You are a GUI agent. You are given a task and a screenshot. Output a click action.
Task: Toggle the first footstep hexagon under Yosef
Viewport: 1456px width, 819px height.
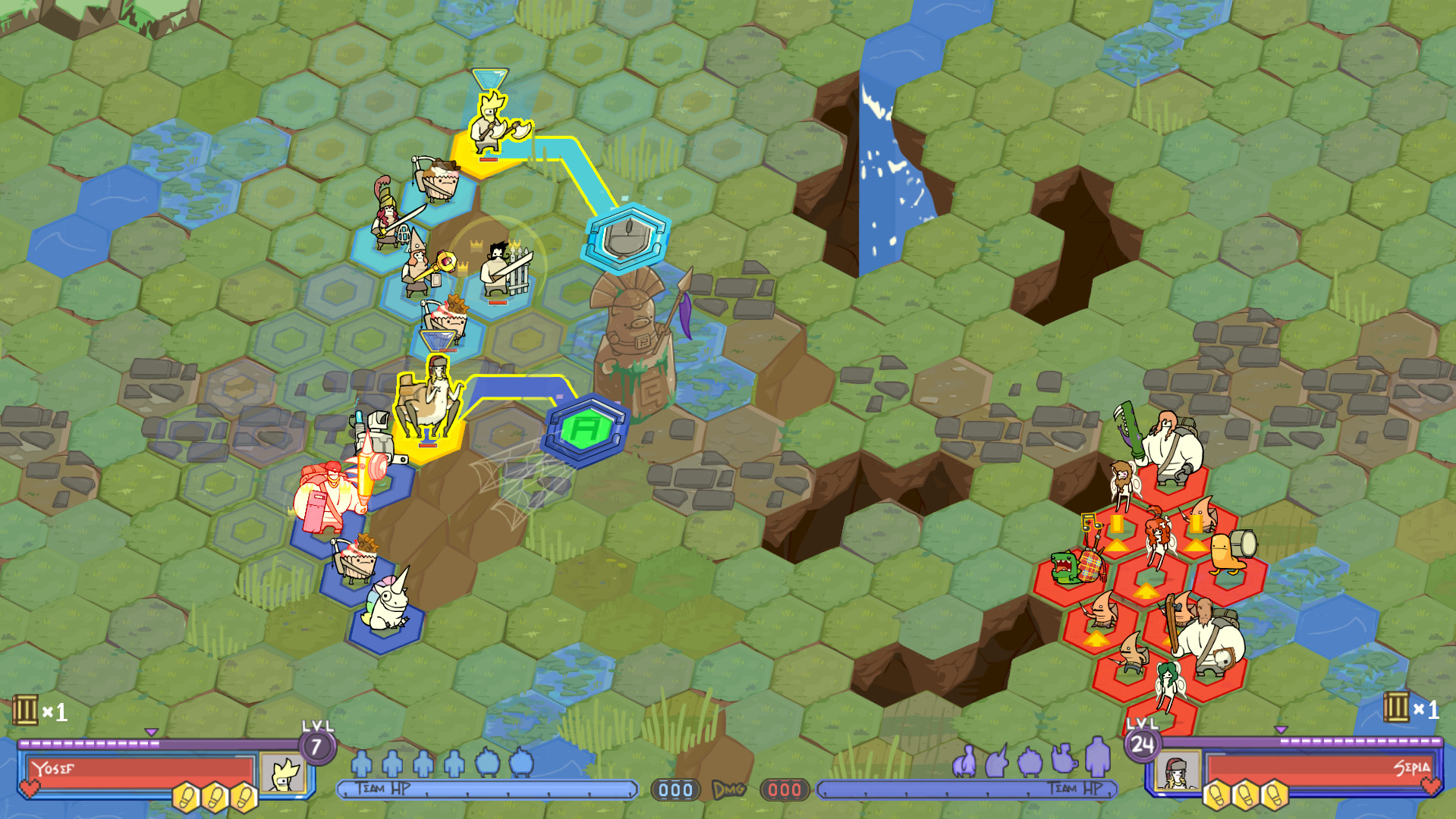(187, 798)
